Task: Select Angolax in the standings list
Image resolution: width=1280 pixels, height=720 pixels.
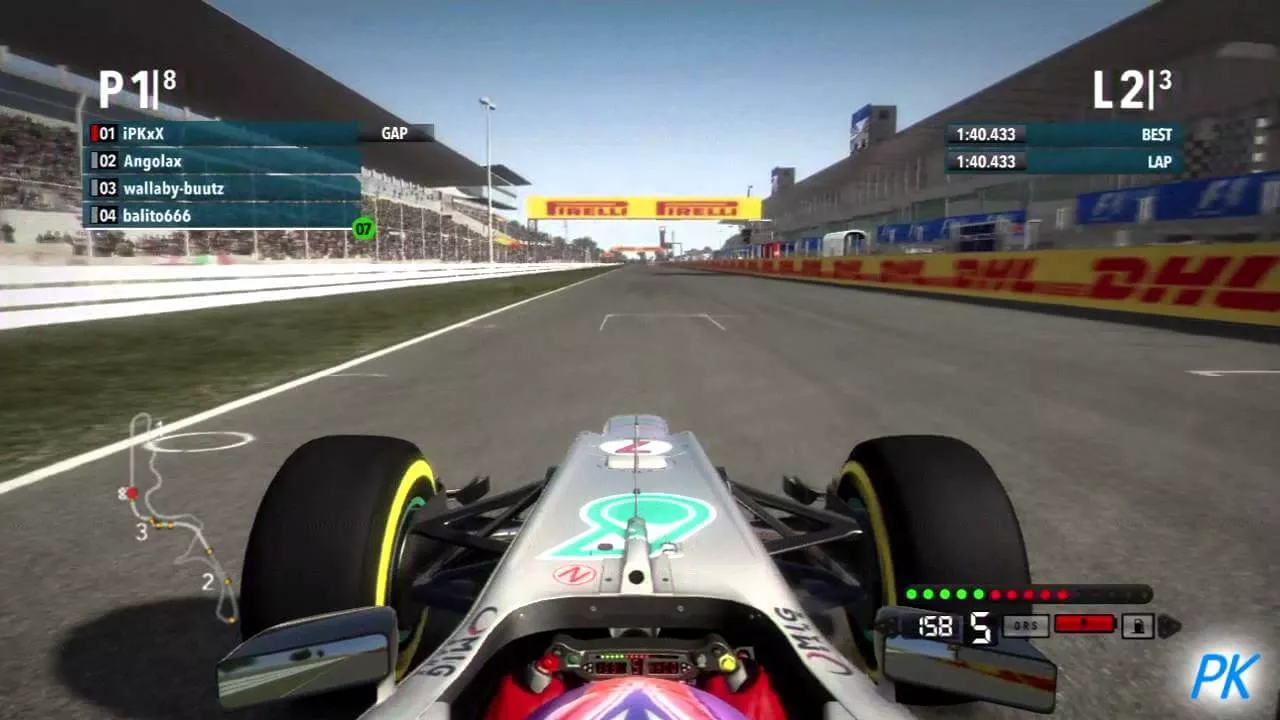Action: (x=220, y=160)
